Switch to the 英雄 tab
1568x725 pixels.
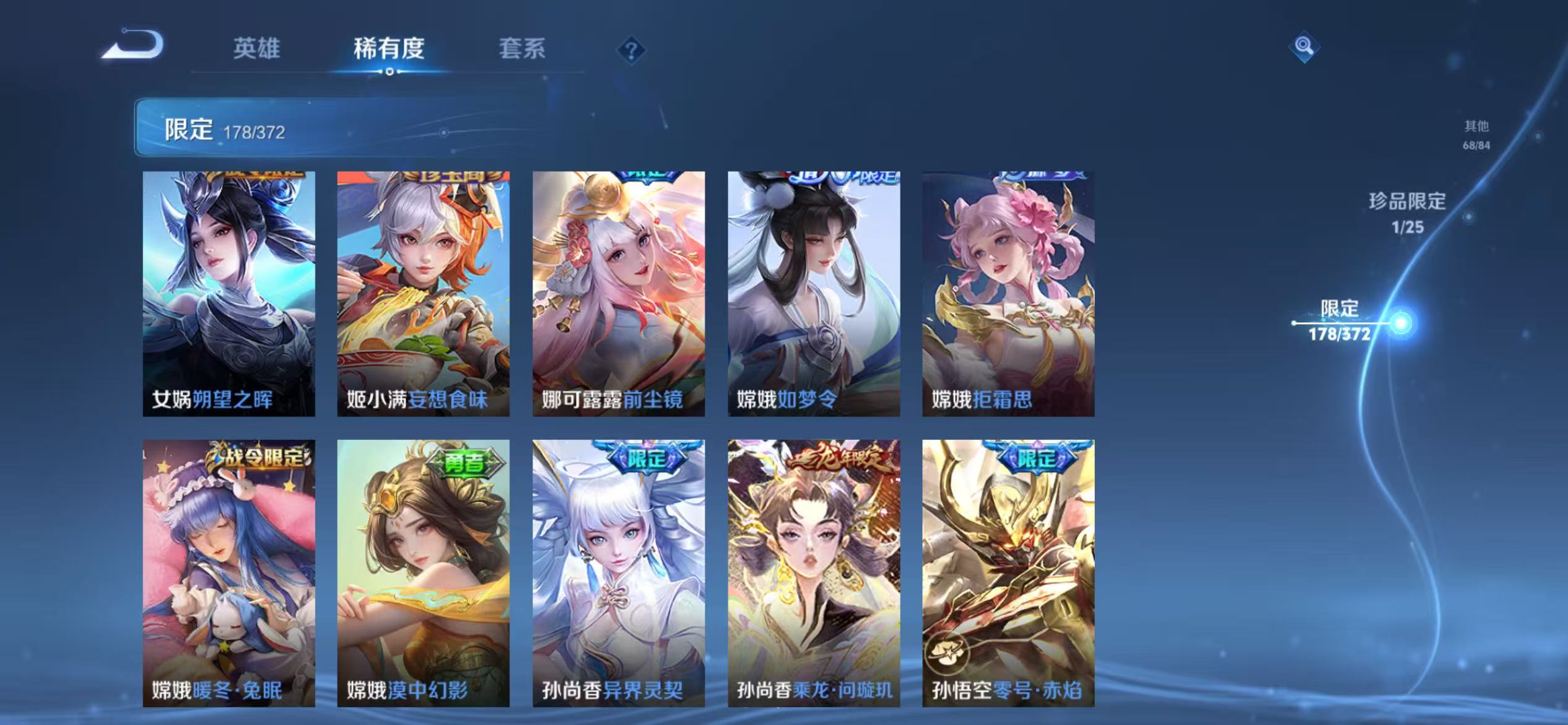(x=256, y=50)
